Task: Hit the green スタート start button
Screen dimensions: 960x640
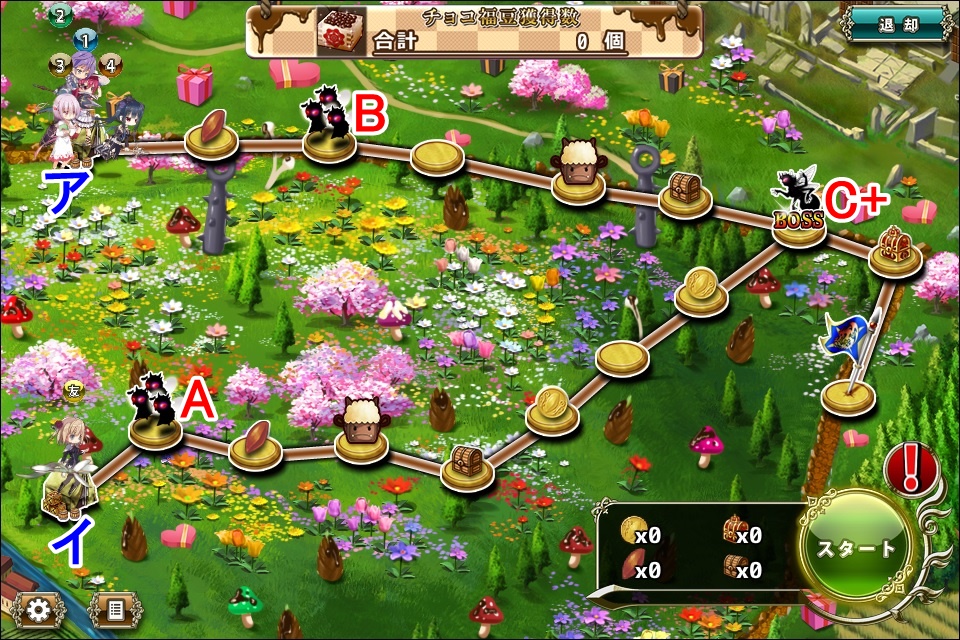Action: click(856, 549)
